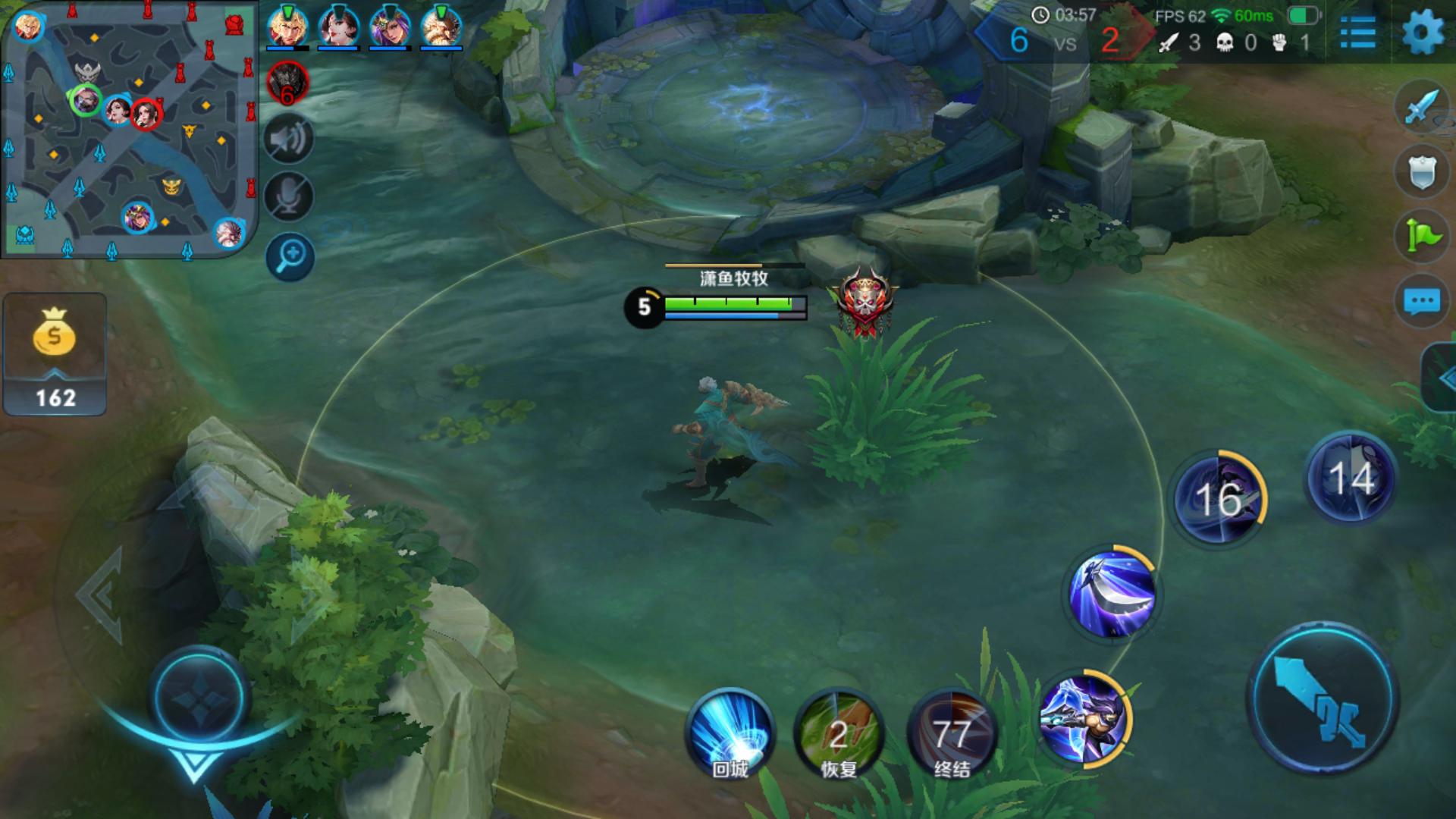This screenshot has height=819, width=1456.
Task: Send the sword attack signal
Action: (1421, 107)
